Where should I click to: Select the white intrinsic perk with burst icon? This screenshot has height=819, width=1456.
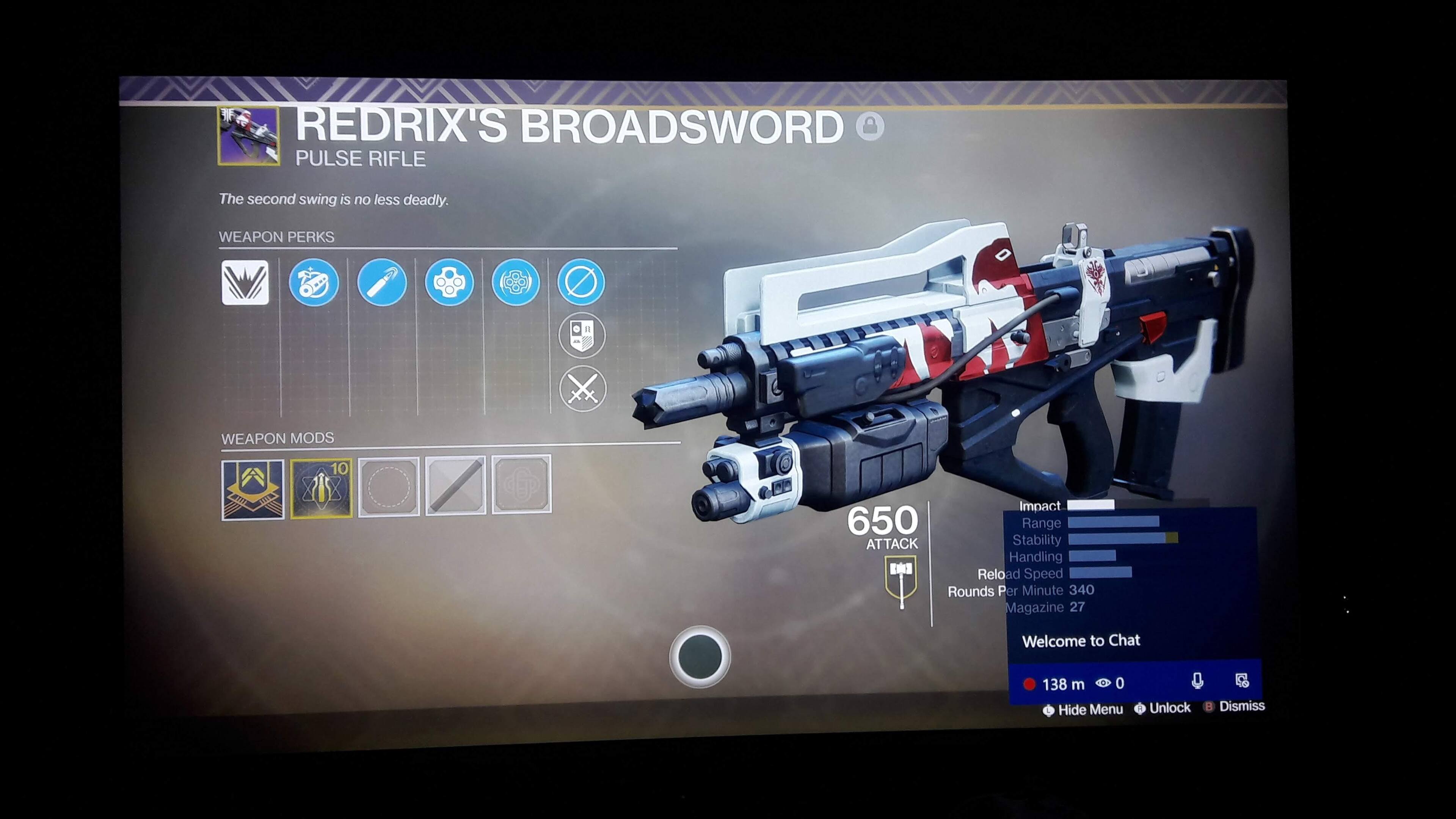[x=245, y=282]
